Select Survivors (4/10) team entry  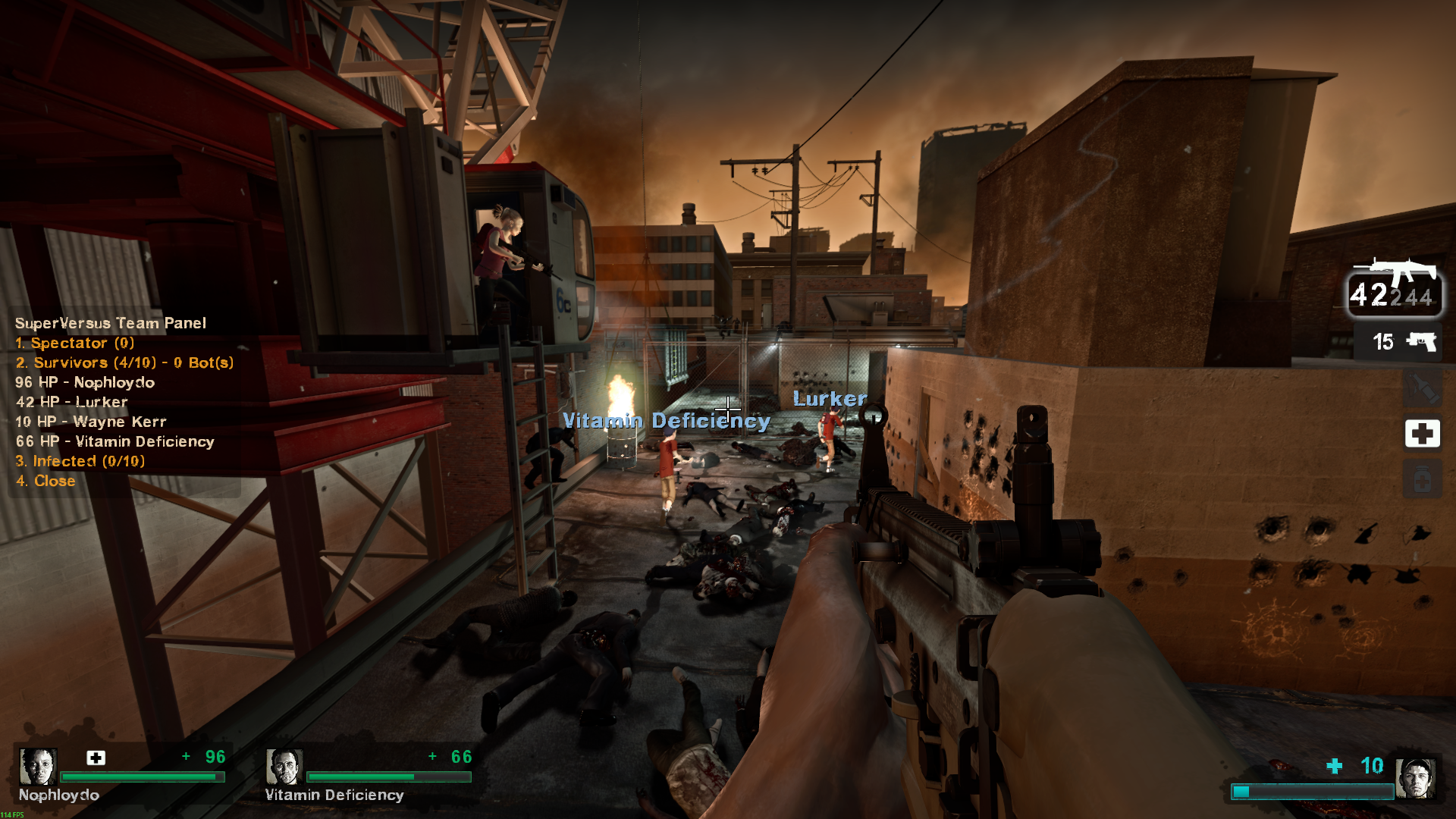click(x=124, y=362)
